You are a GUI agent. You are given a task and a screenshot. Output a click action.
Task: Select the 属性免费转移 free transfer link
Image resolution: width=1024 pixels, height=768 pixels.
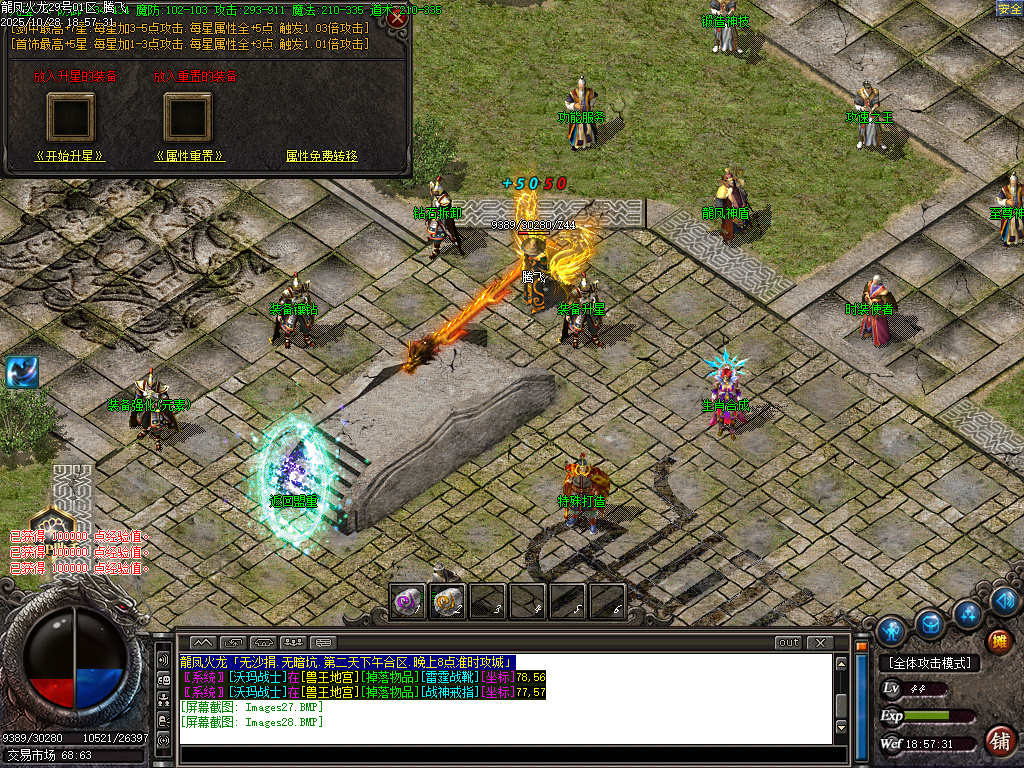pos(321,157)
